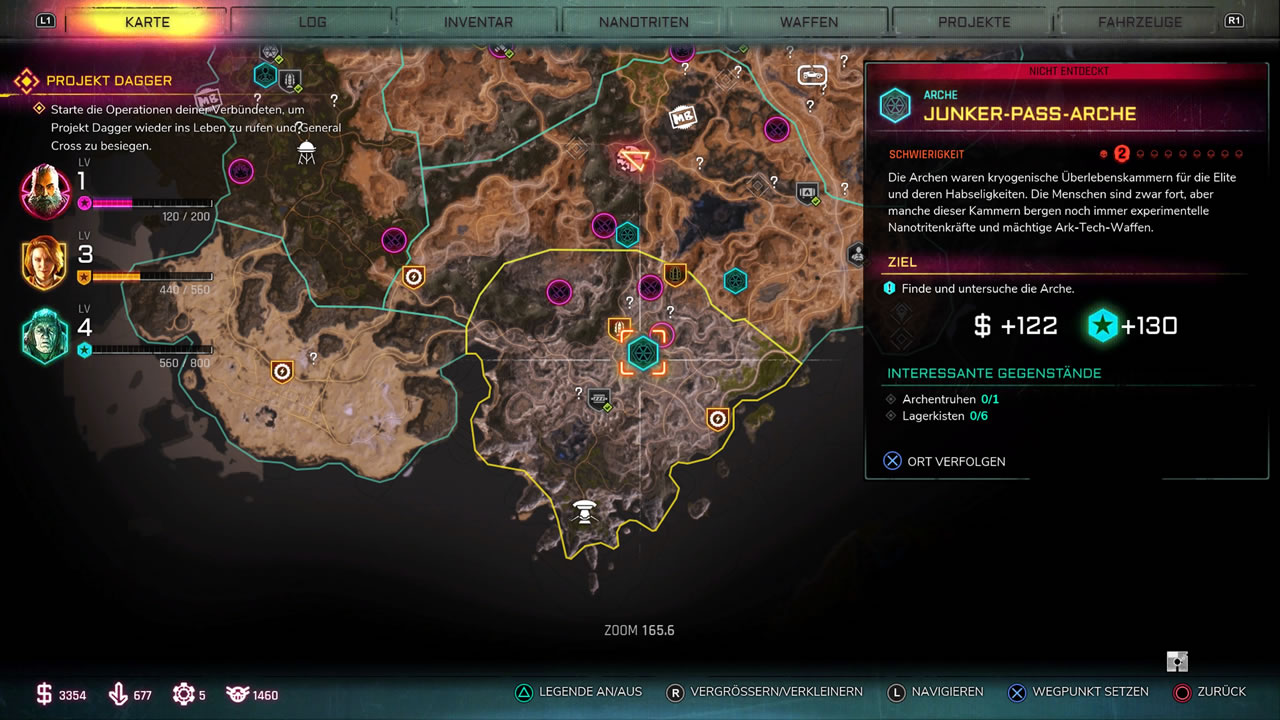Show the FAHRZEUGE tab
Viewport: 1280px width, 720px height.
tap(1139, 22)
